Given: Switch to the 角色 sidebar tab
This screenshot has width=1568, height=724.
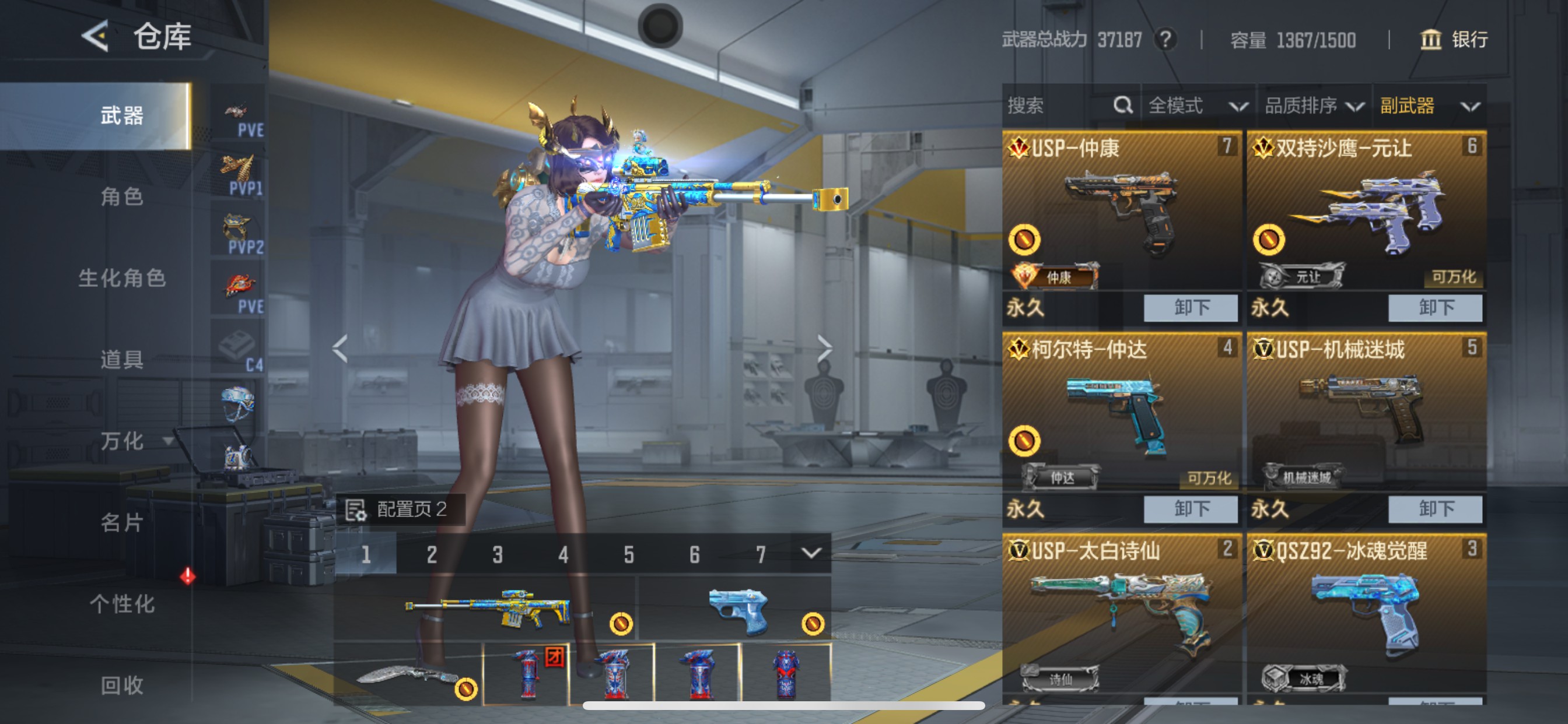Looking at the screenshot, I should pos(122,198).
